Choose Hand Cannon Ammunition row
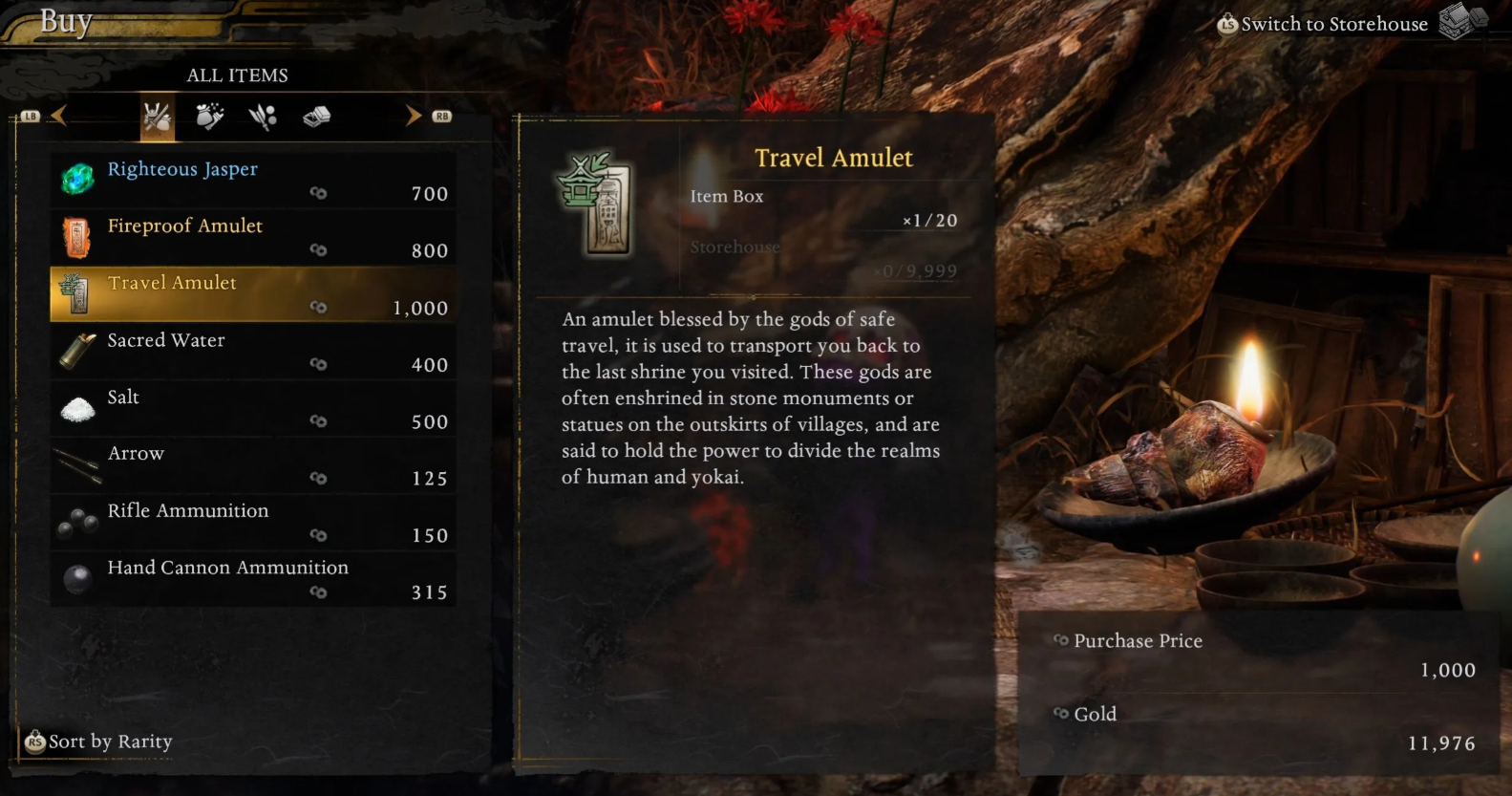Image resolution: width=1512 pixels, height=796 pixels. (x=252, y=580)
